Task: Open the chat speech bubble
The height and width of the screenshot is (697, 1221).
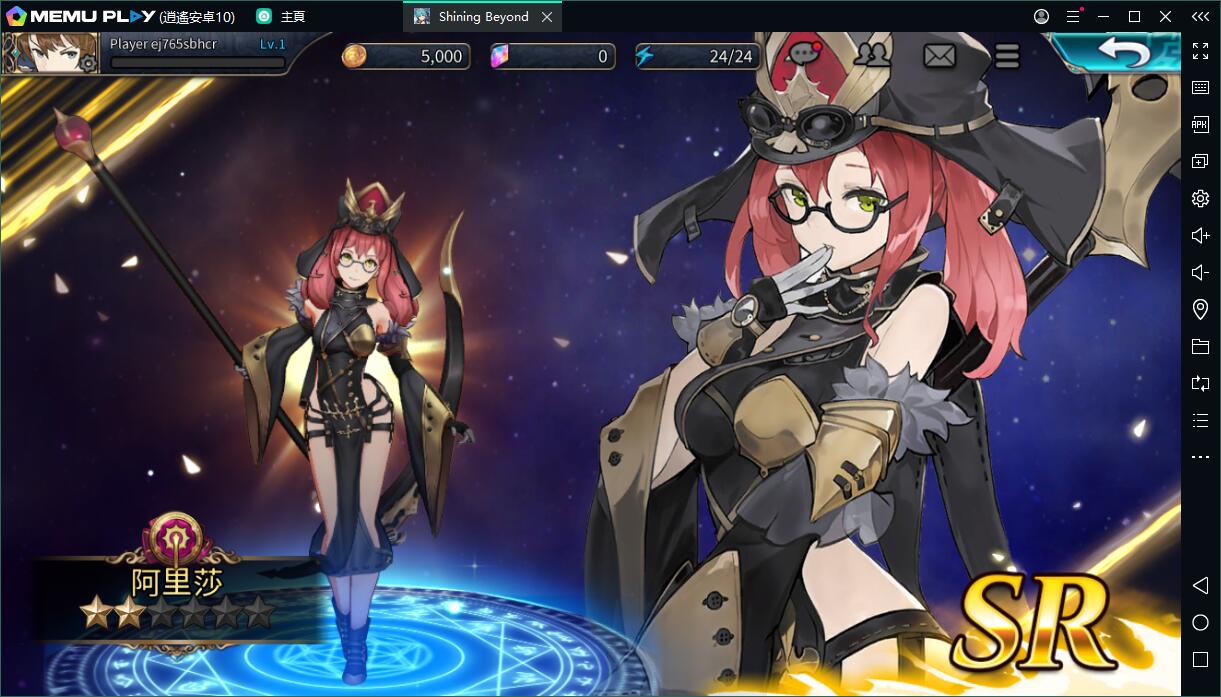Action: coord(805,55)
